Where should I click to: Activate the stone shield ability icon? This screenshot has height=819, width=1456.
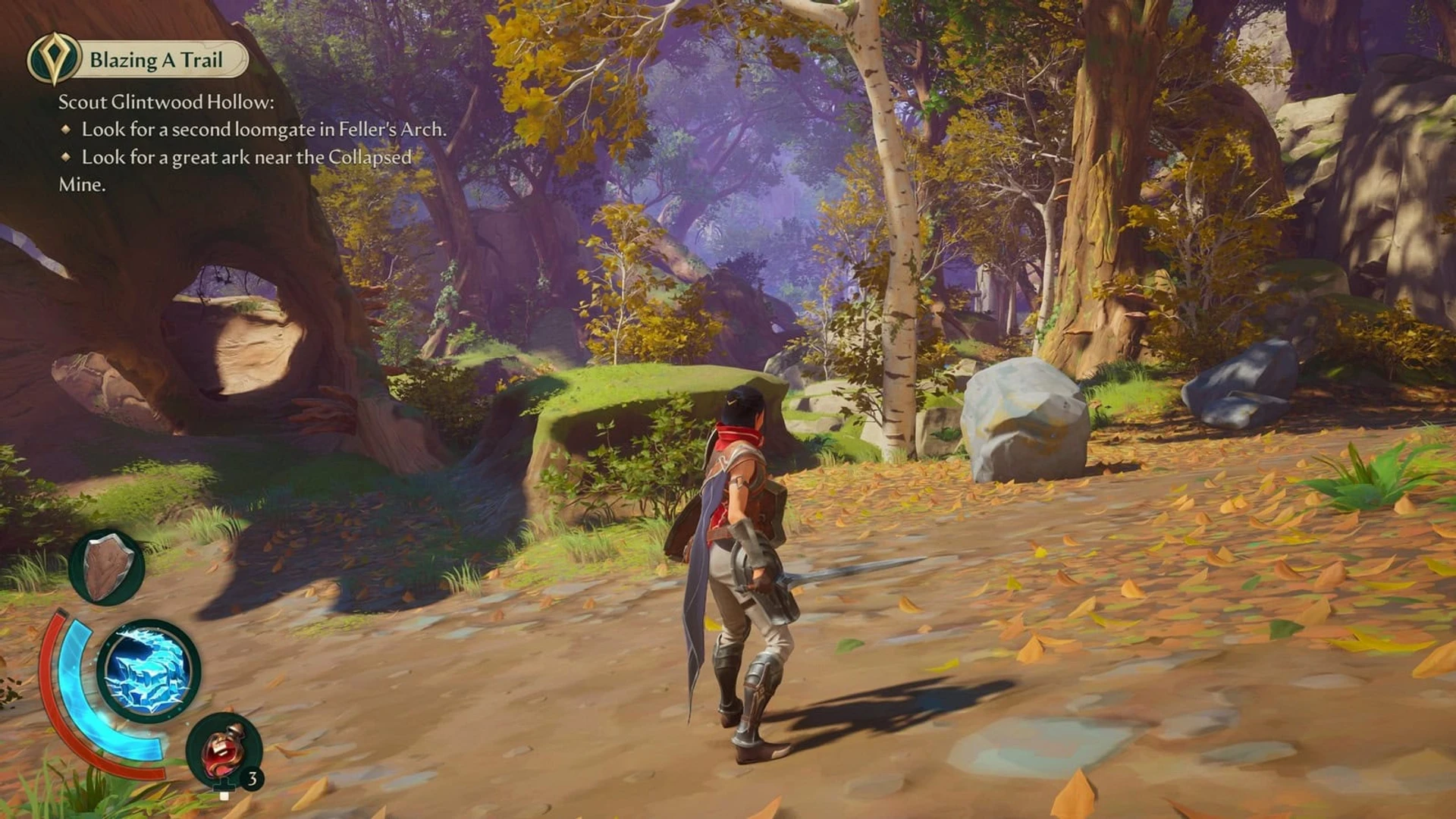click(x=107, y=567)
